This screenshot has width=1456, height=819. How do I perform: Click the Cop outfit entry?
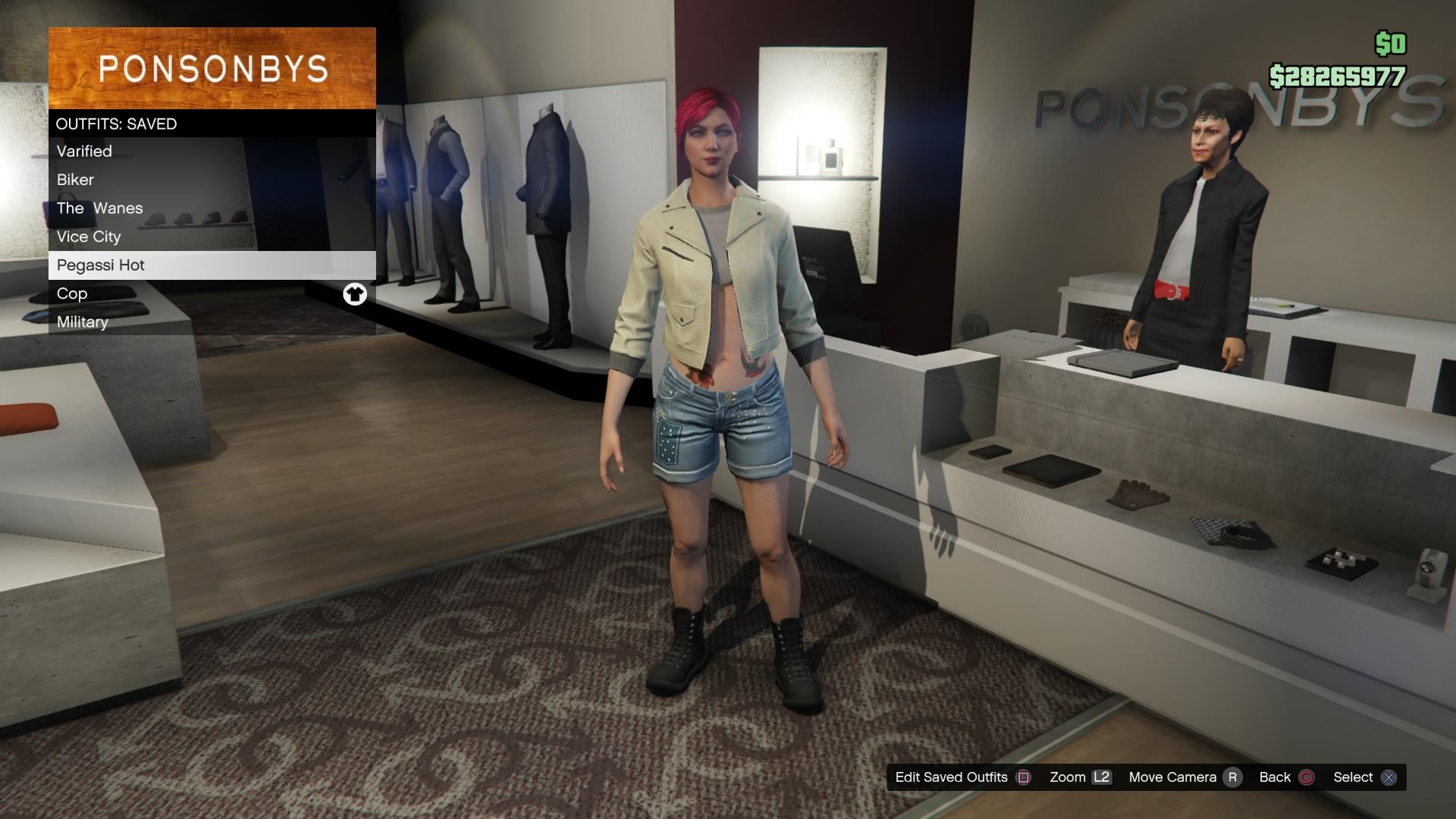72,293
